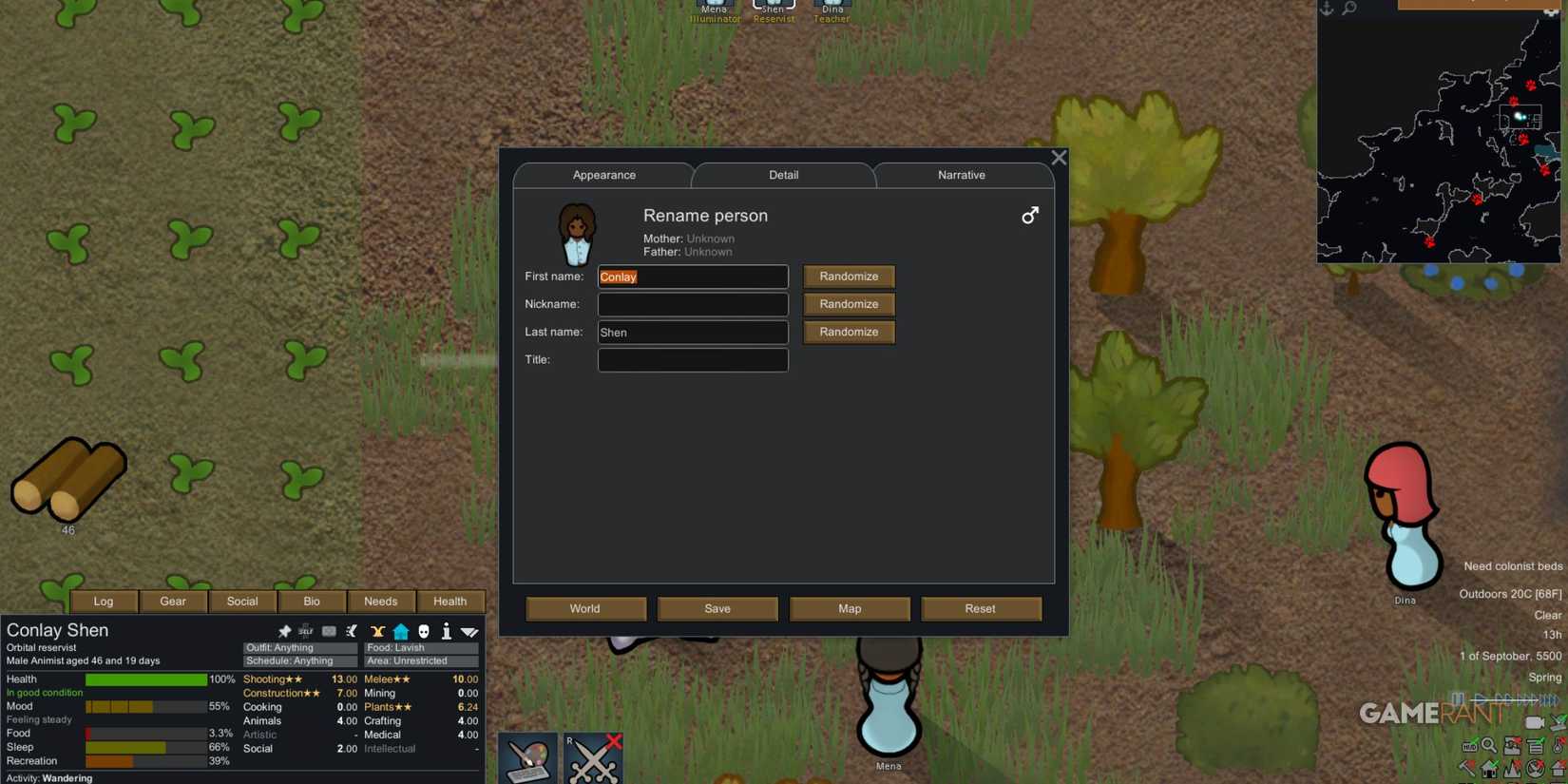Randomize the last name Shen

tap(849, 332)
